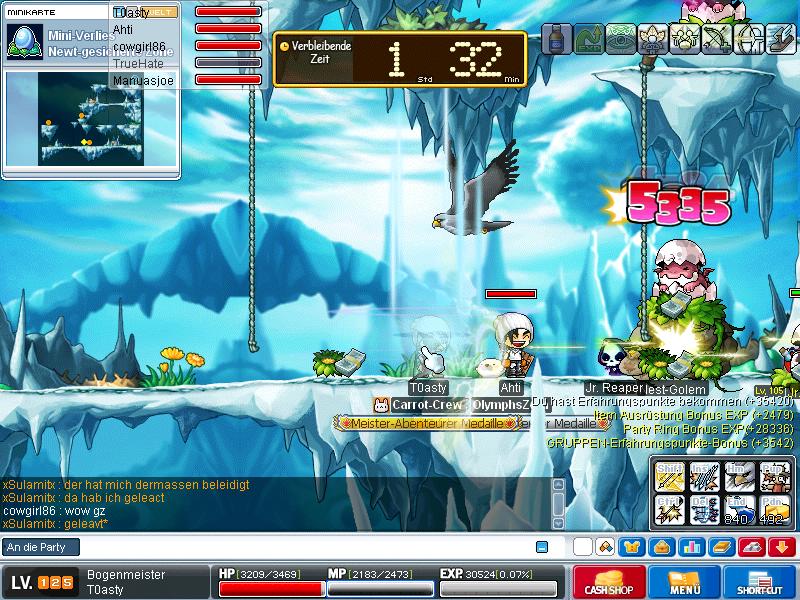Select party member cowgirl86
This screenshot has width=800, height=600.
139,46
